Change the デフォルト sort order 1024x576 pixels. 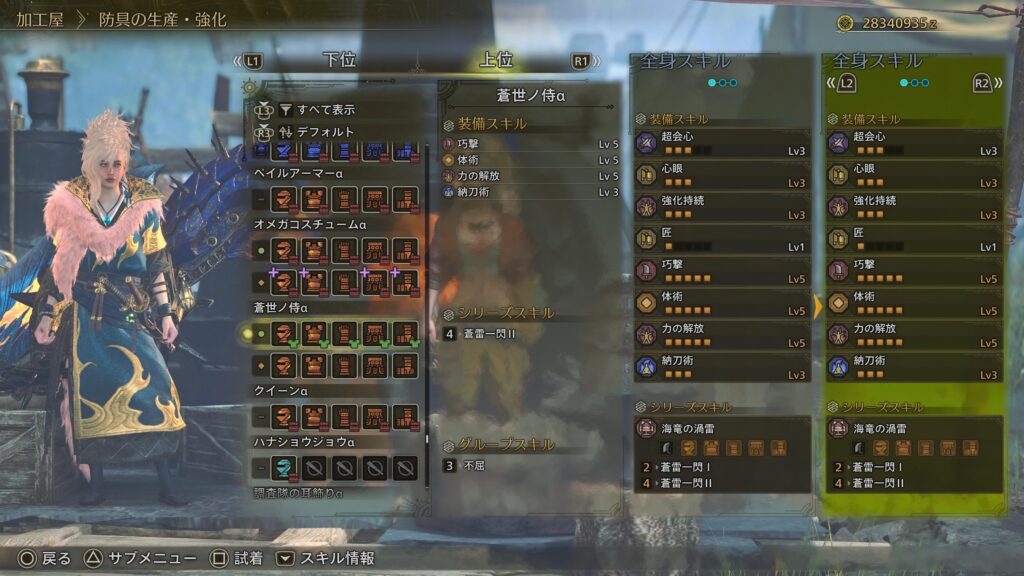point(324,131)
